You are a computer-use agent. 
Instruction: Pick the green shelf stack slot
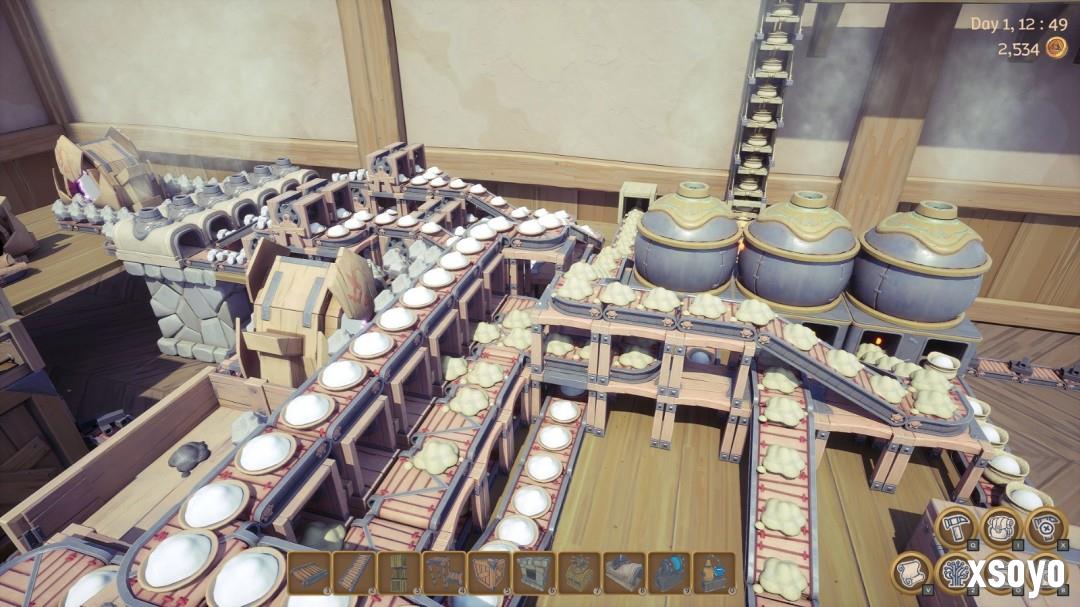(399, 573)
